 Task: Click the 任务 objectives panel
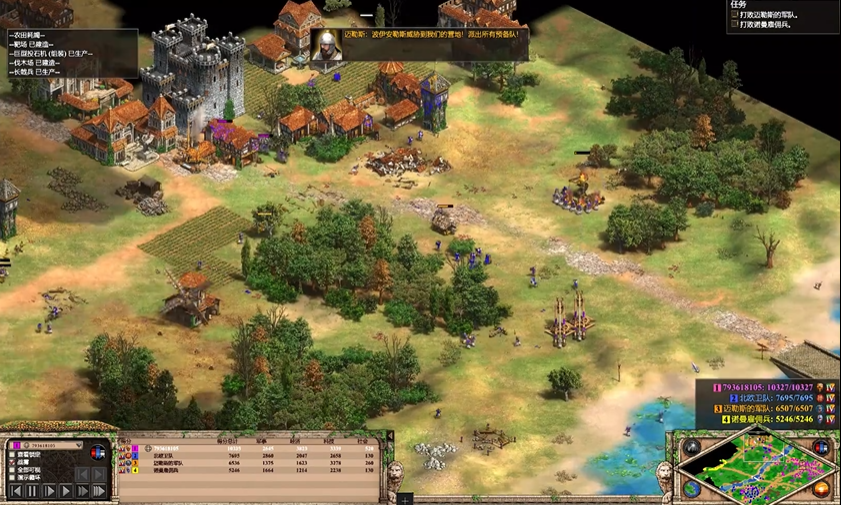tap(782, 15)
